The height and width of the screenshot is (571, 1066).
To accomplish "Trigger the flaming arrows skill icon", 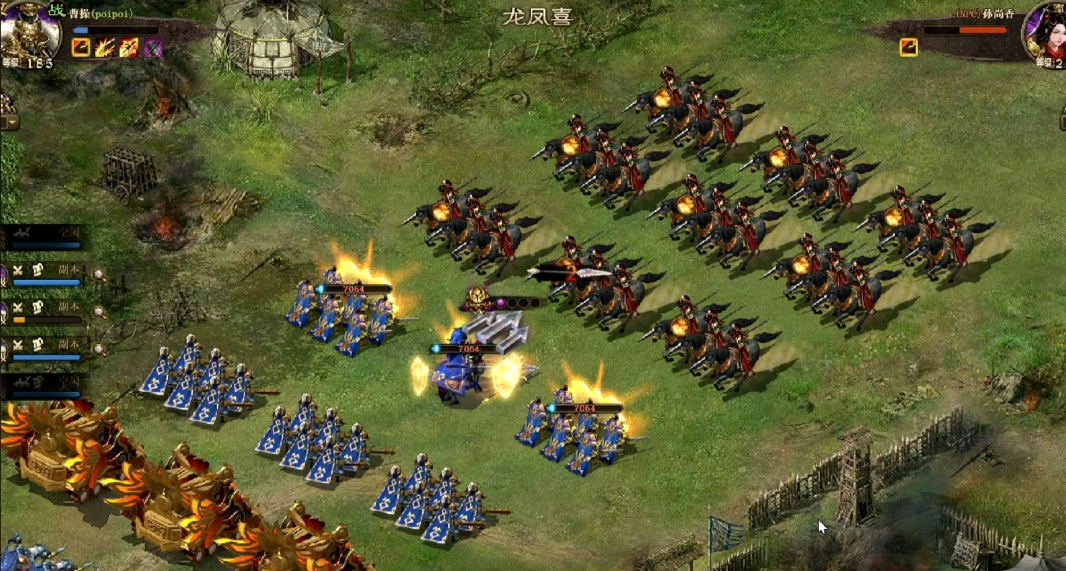I will (x=129, y=47).
